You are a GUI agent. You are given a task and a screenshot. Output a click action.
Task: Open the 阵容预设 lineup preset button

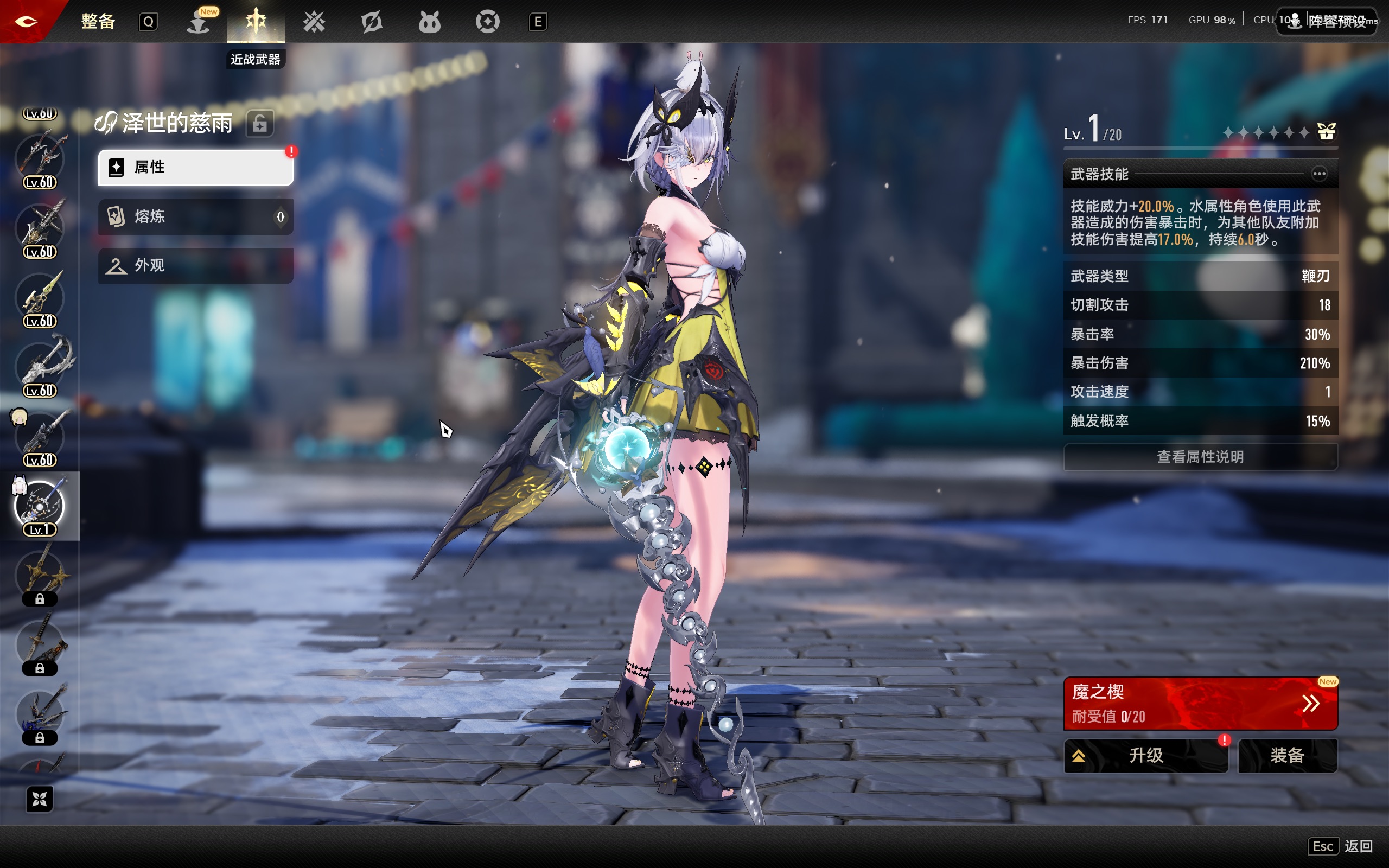pyautogui.click(x=1326, y=22)
